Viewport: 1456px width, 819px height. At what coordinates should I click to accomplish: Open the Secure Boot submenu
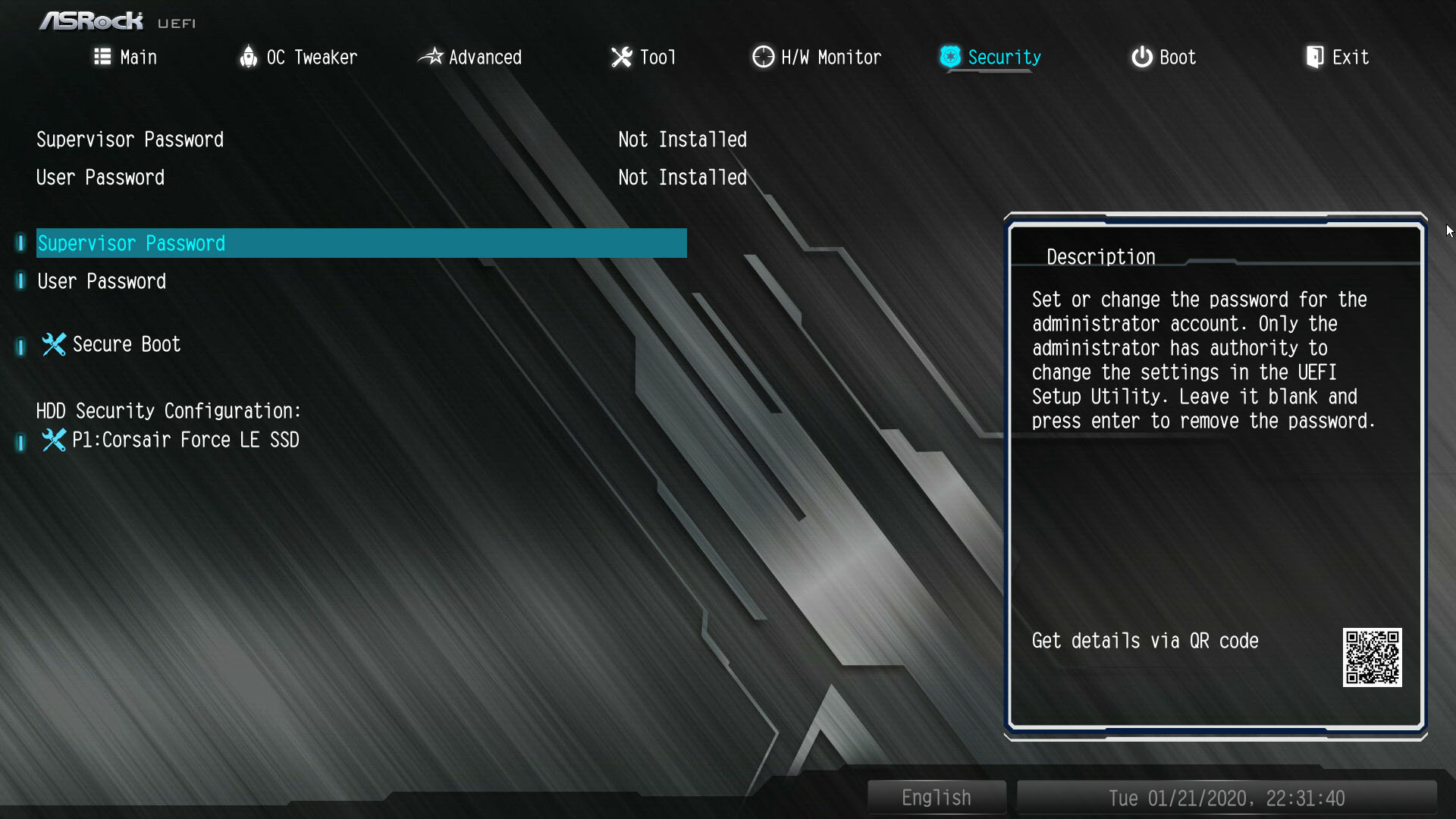point(126,344)
